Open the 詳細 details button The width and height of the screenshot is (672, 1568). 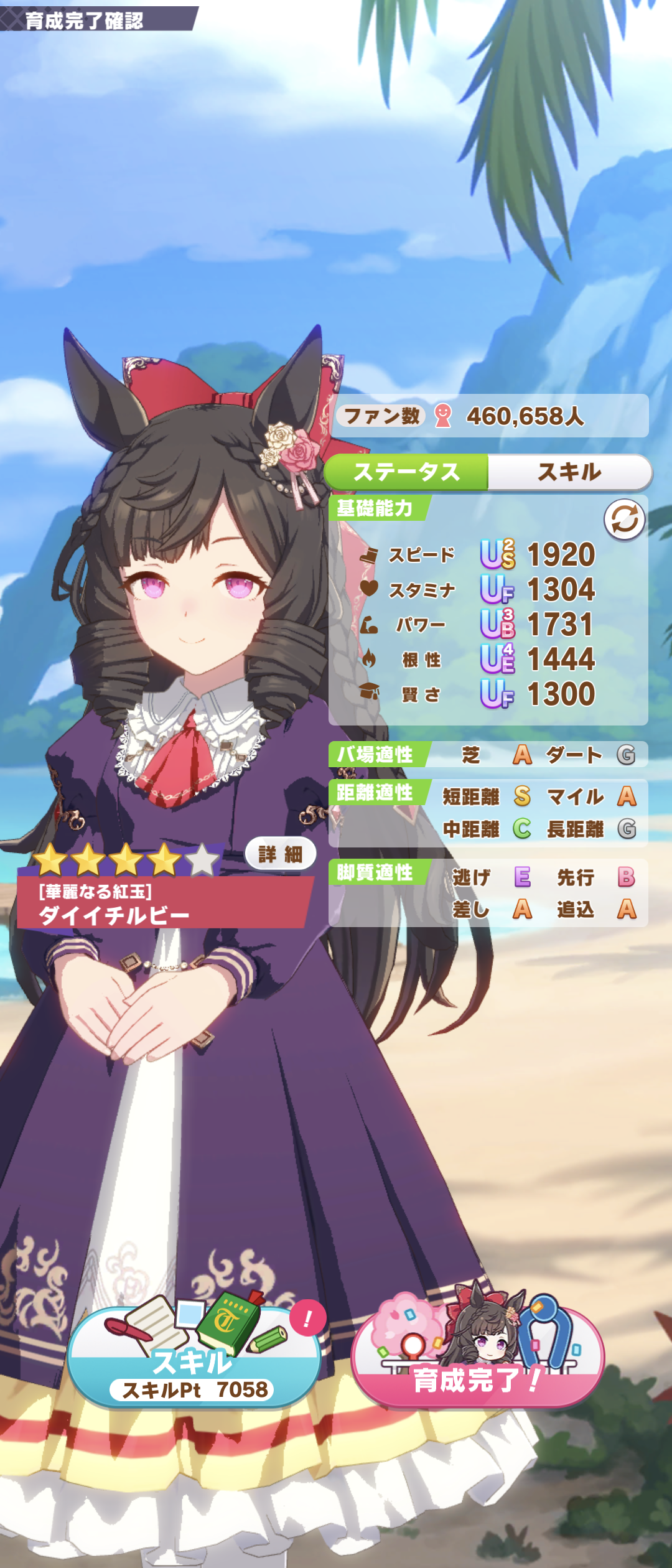coord(280,854)
